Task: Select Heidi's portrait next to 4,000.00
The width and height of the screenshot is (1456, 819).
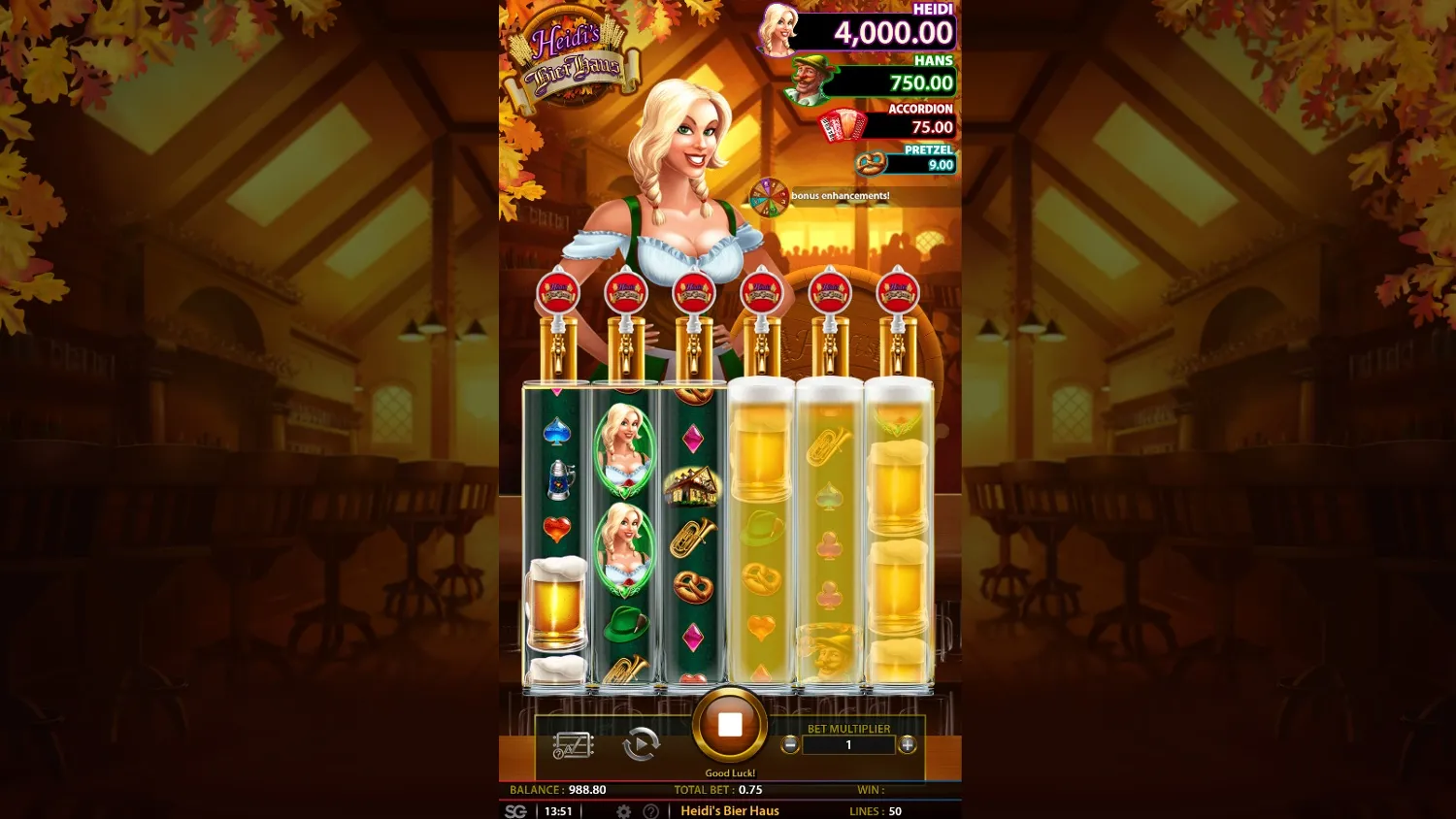Action: [x=777, y=30]
